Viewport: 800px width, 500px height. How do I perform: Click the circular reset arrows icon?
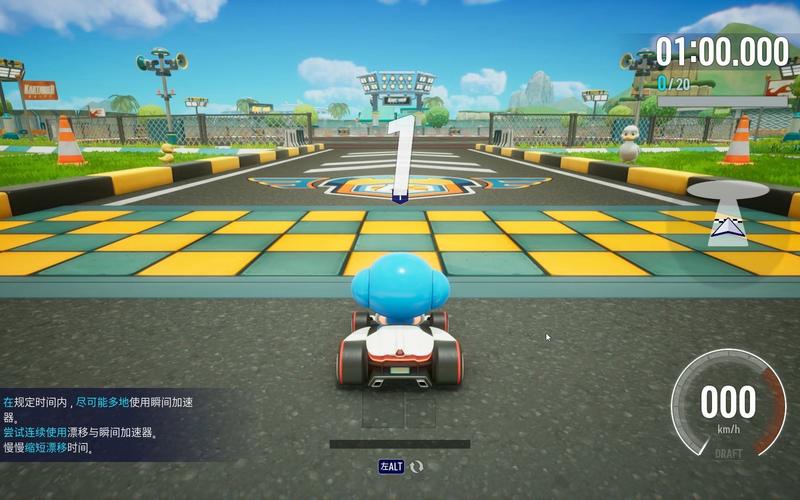coord(417,466)
